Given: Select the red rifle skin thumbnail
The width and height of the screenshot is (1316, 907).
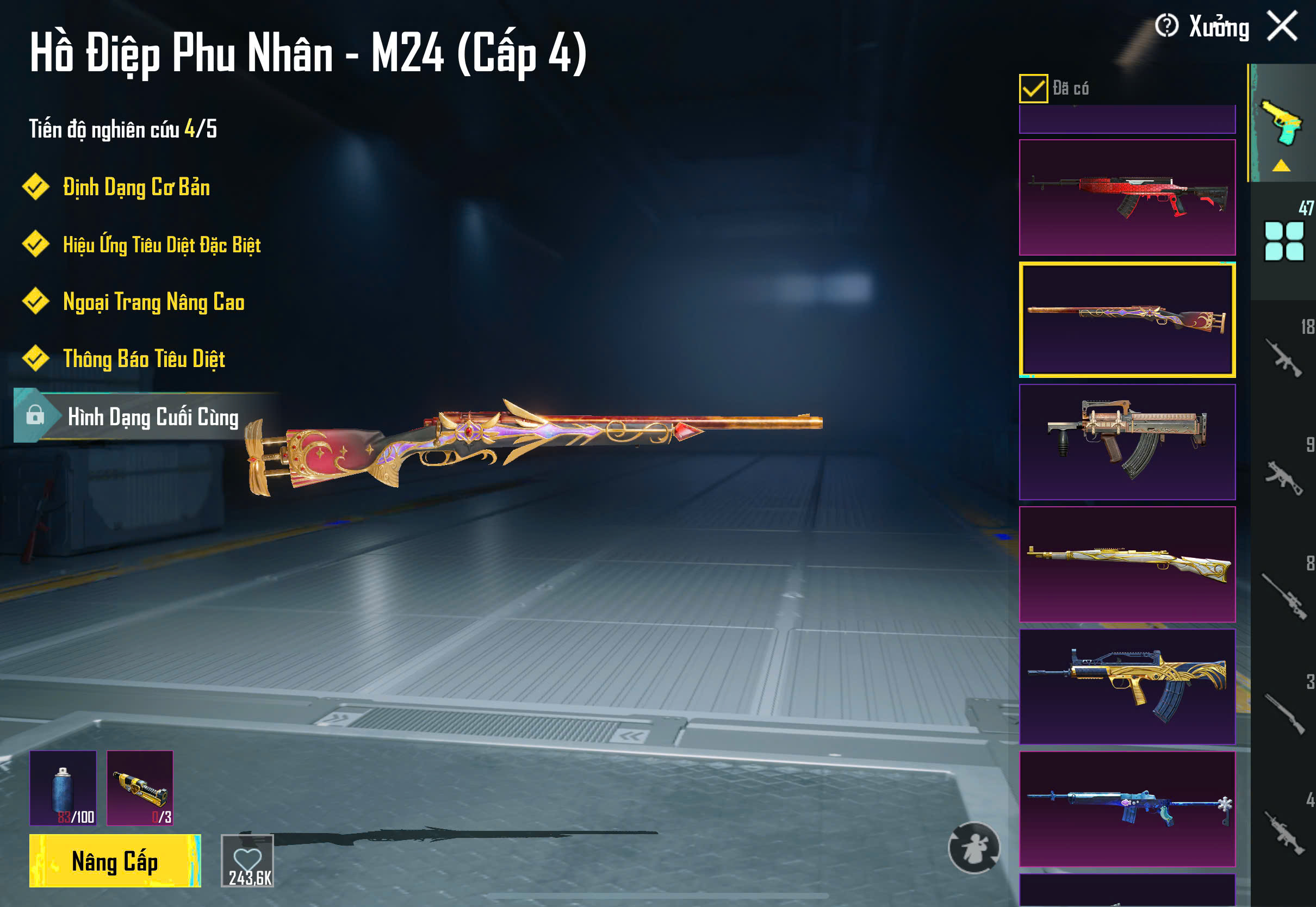Looking at the screenshot, I should [1127, 197].
